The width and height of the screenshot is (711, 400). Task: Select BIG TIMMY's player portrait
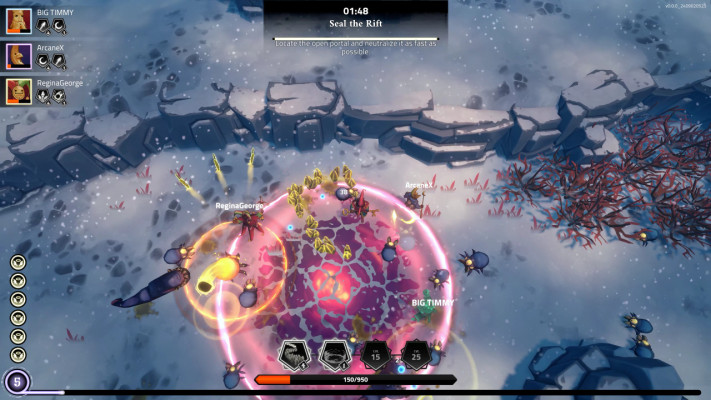point(18,19)
